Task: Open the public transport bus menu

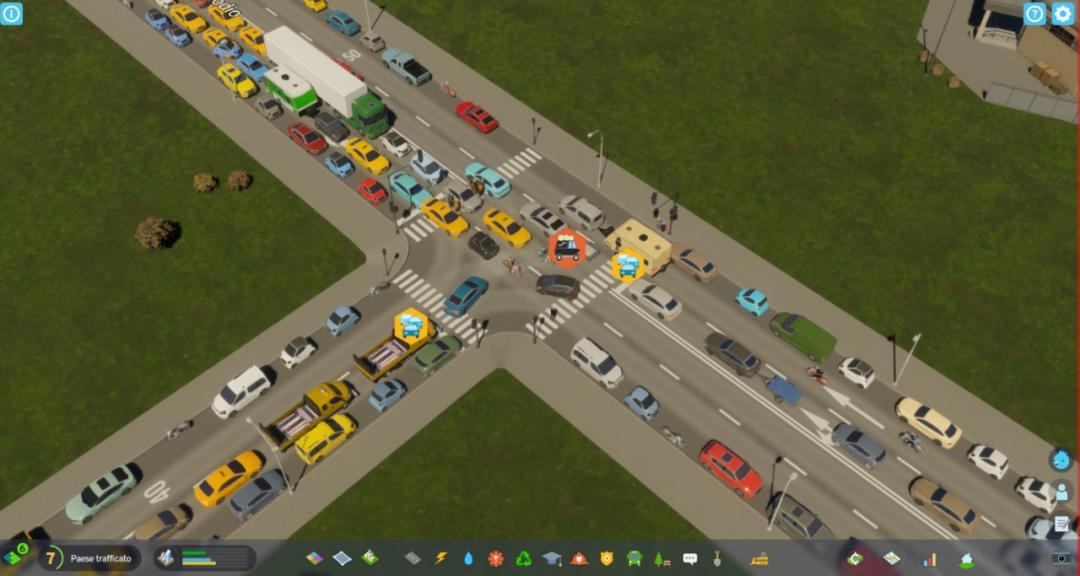Action: (634, 558)
